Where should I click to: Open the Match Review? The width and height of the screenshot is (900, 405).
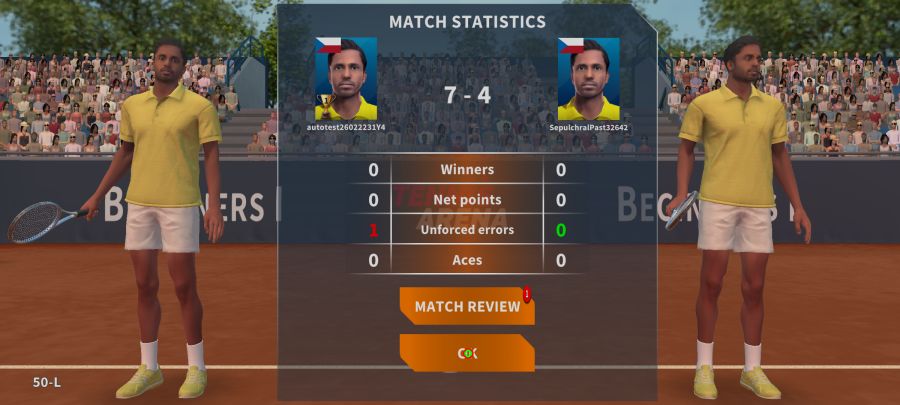tap(467, 306)
